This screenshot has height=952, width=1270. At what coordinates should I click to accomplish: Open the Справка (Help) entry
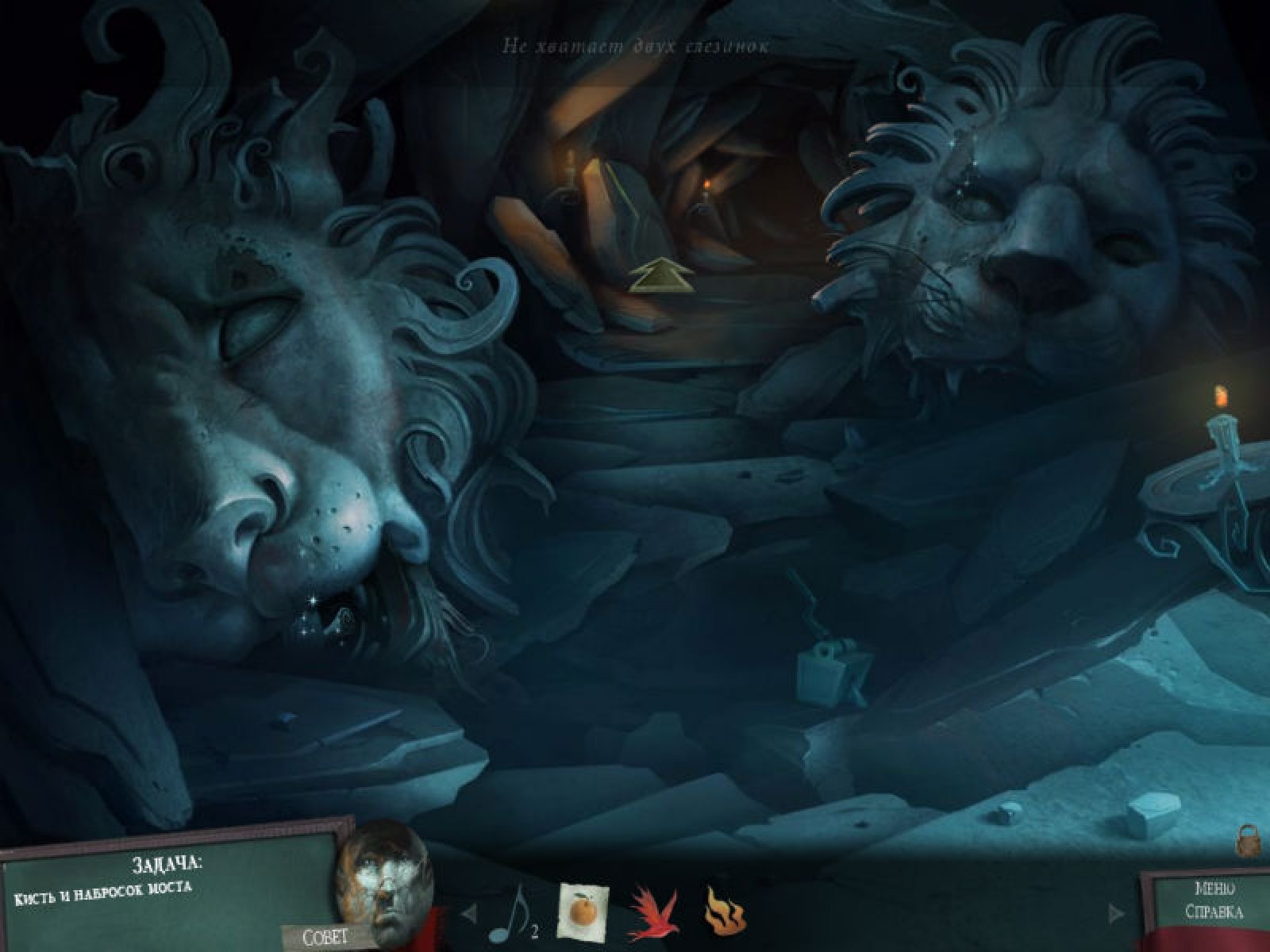point(1214,912)
